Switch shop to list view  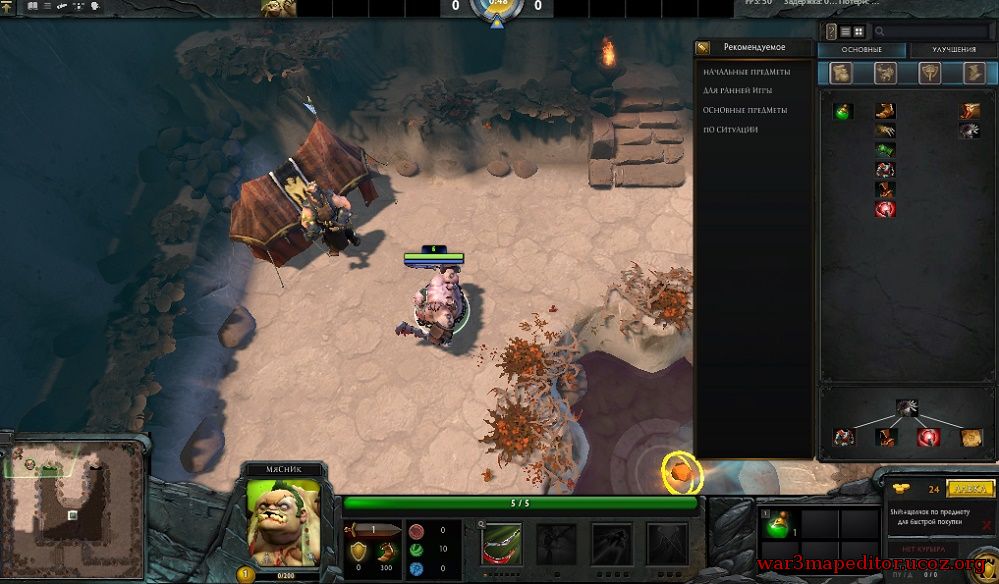tap(845, 32)
